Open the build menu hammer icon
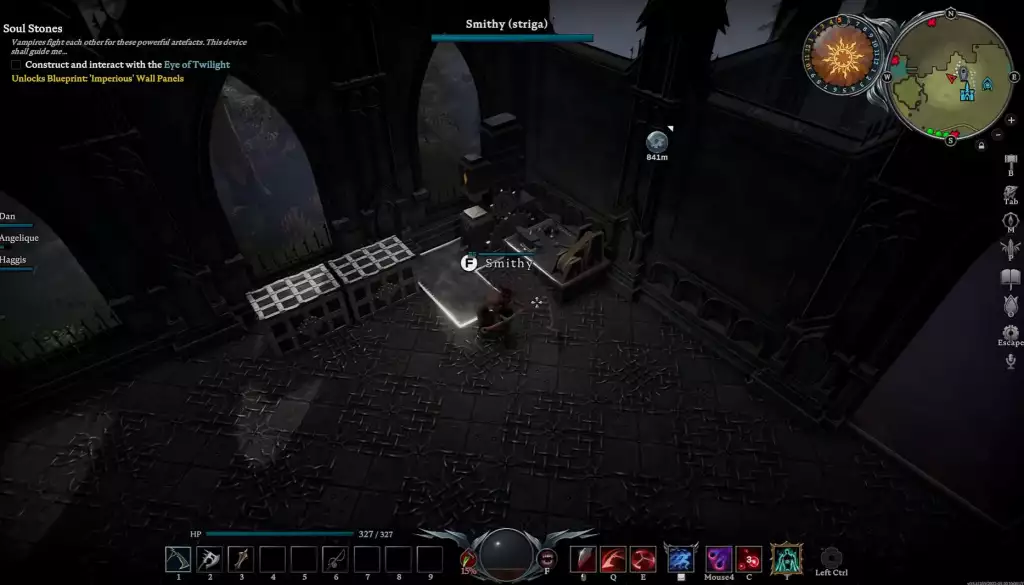The height and width of the screenshot is (585, 1024). (1010, 161)
